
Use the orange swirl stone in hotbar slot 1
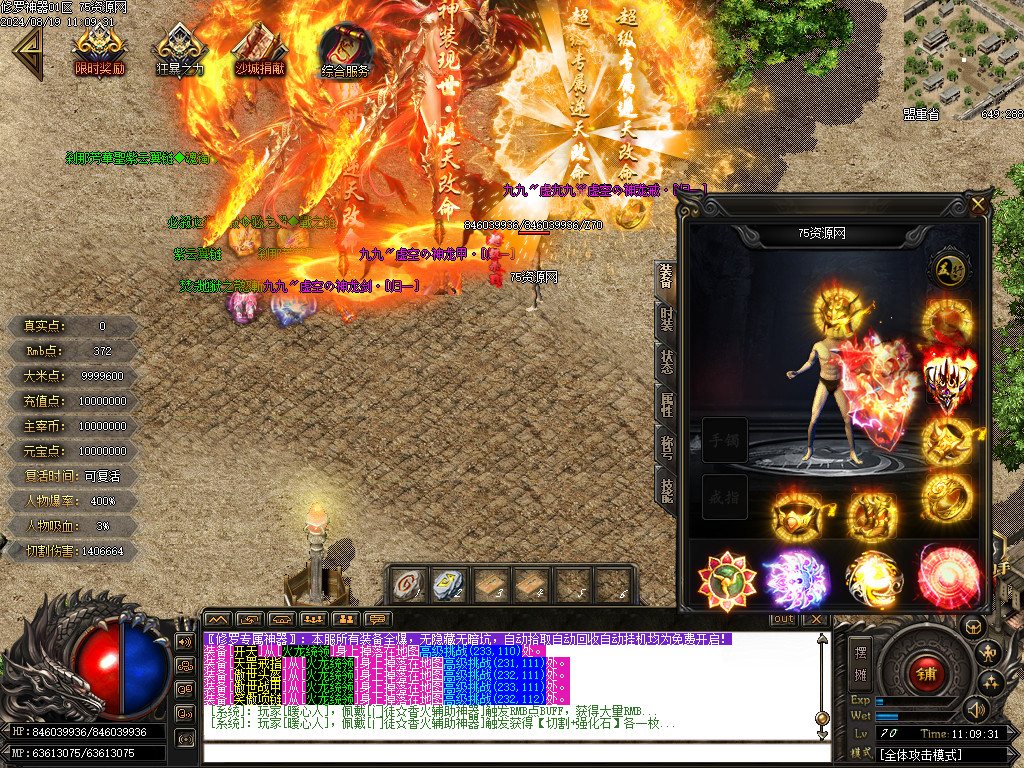coord(407,585)
